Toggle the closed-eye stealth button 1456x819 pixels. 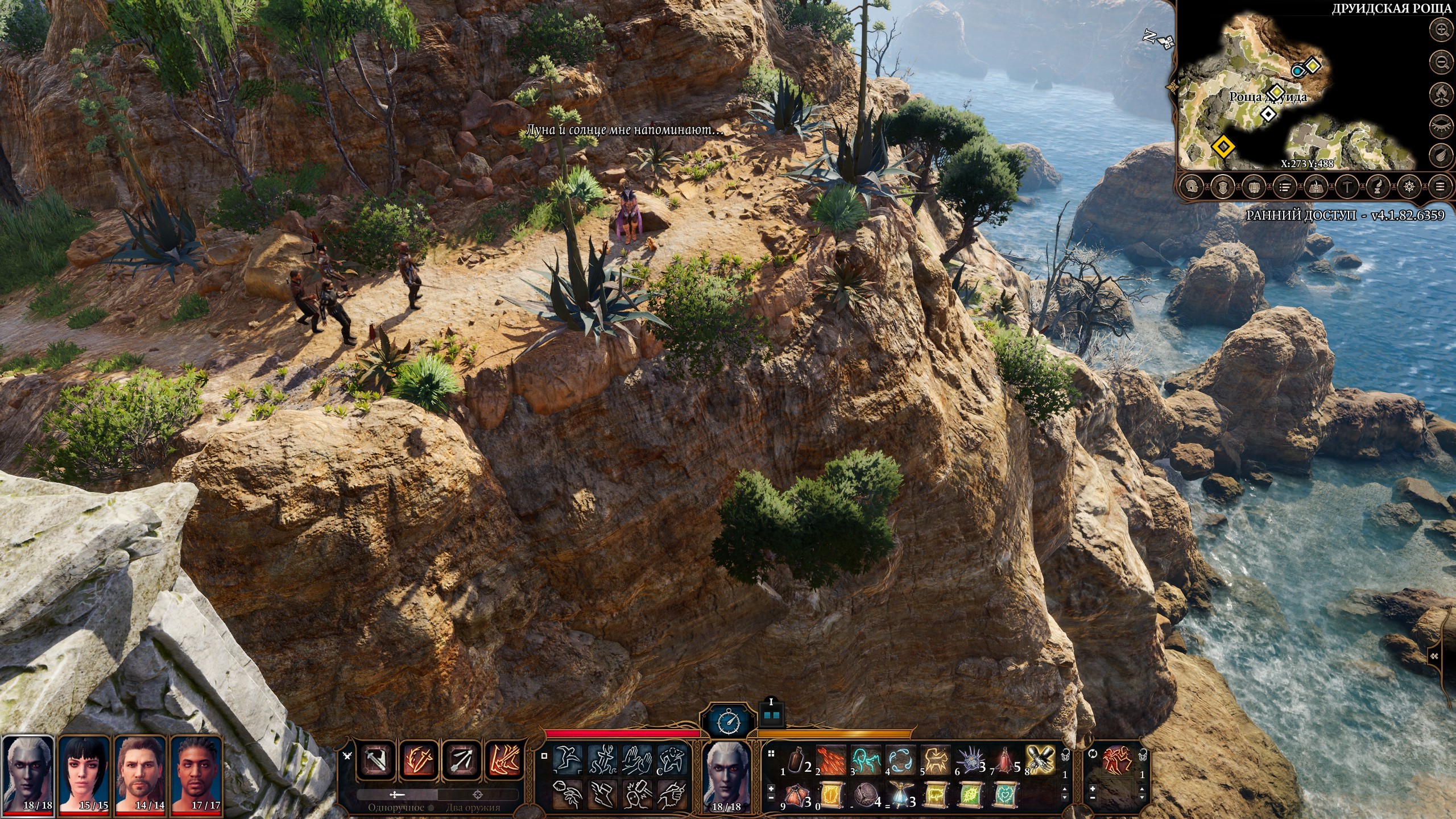pos(1442,123)
